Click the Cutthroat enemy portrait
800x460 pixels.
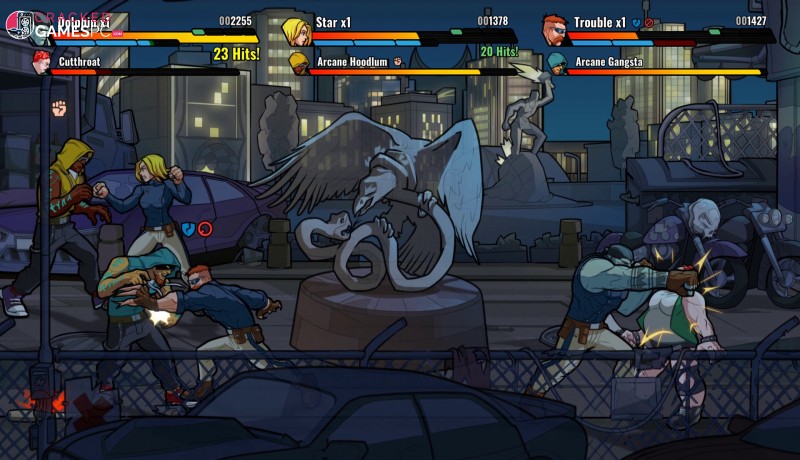click(40, 62)
